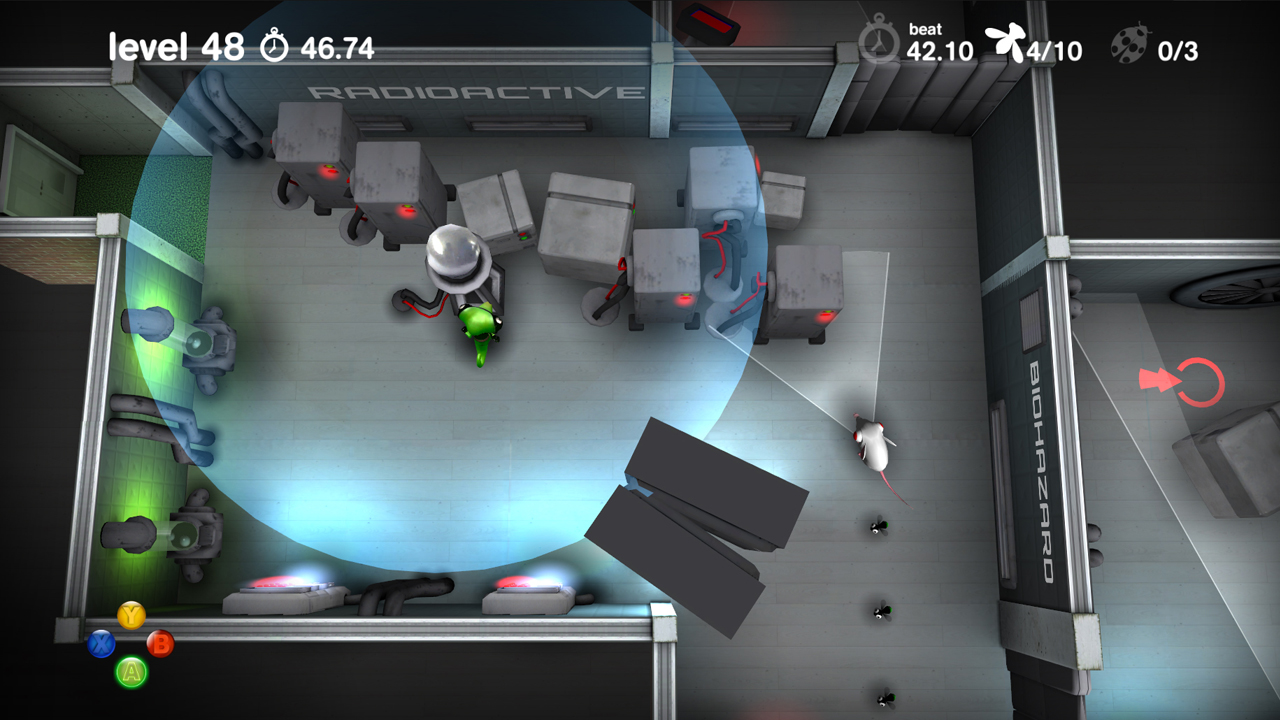Select the red B button prompt
1280x720 pixels.
click(x=160, y=644)
